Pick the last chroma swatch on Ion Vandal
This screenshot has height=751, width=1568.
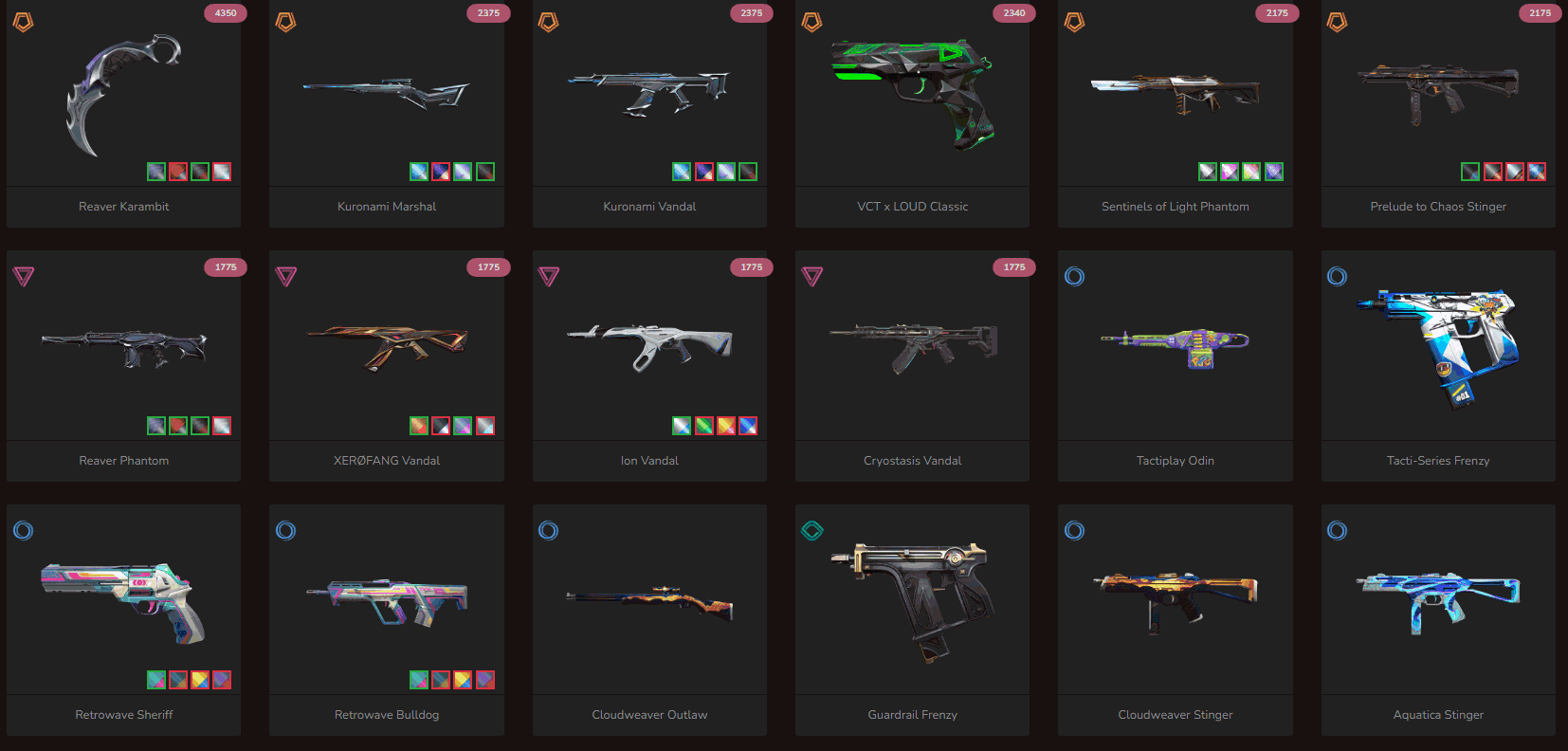coord(747,426)
